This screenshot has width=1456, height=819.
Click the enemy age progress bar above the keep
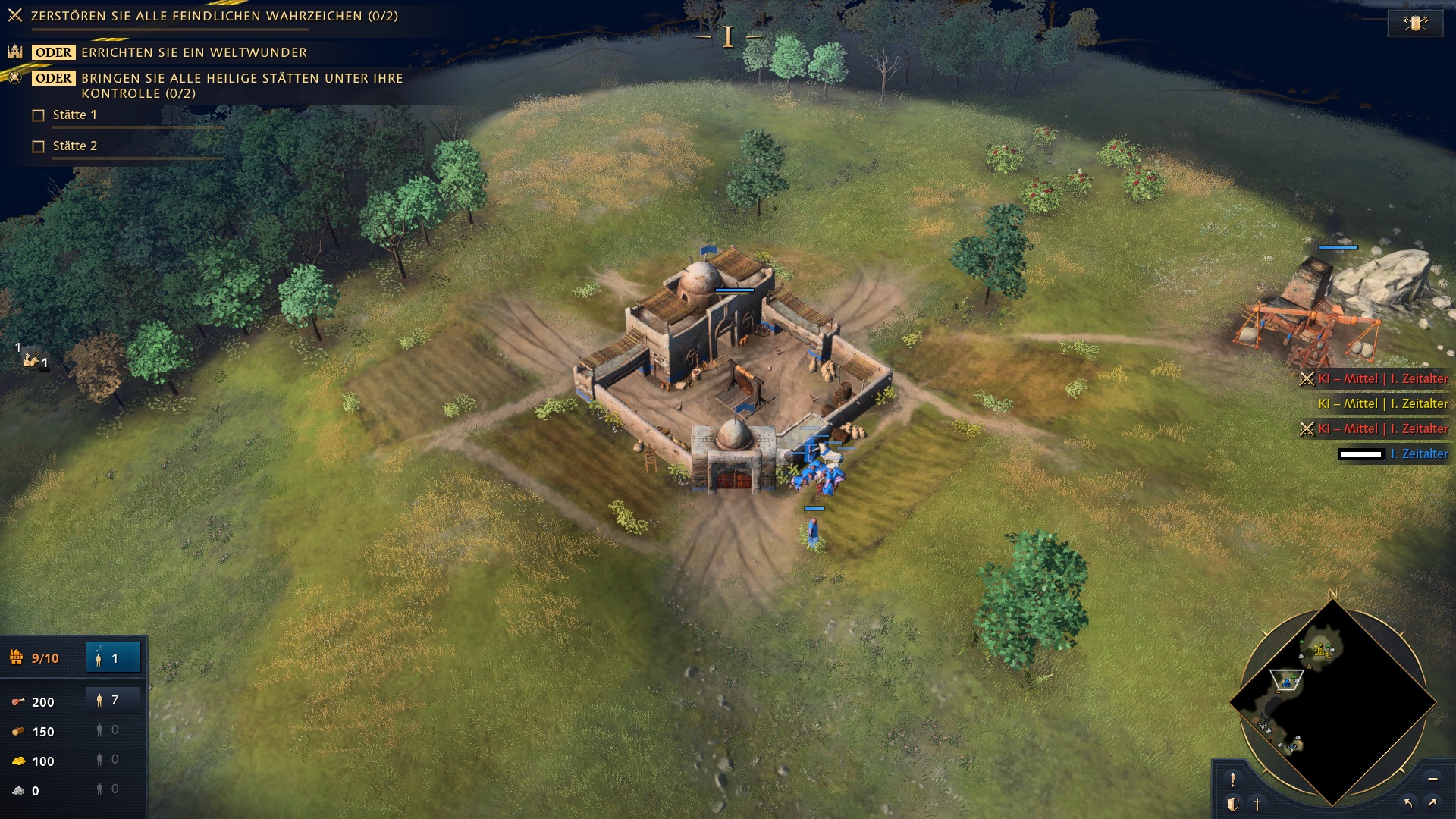736,289
